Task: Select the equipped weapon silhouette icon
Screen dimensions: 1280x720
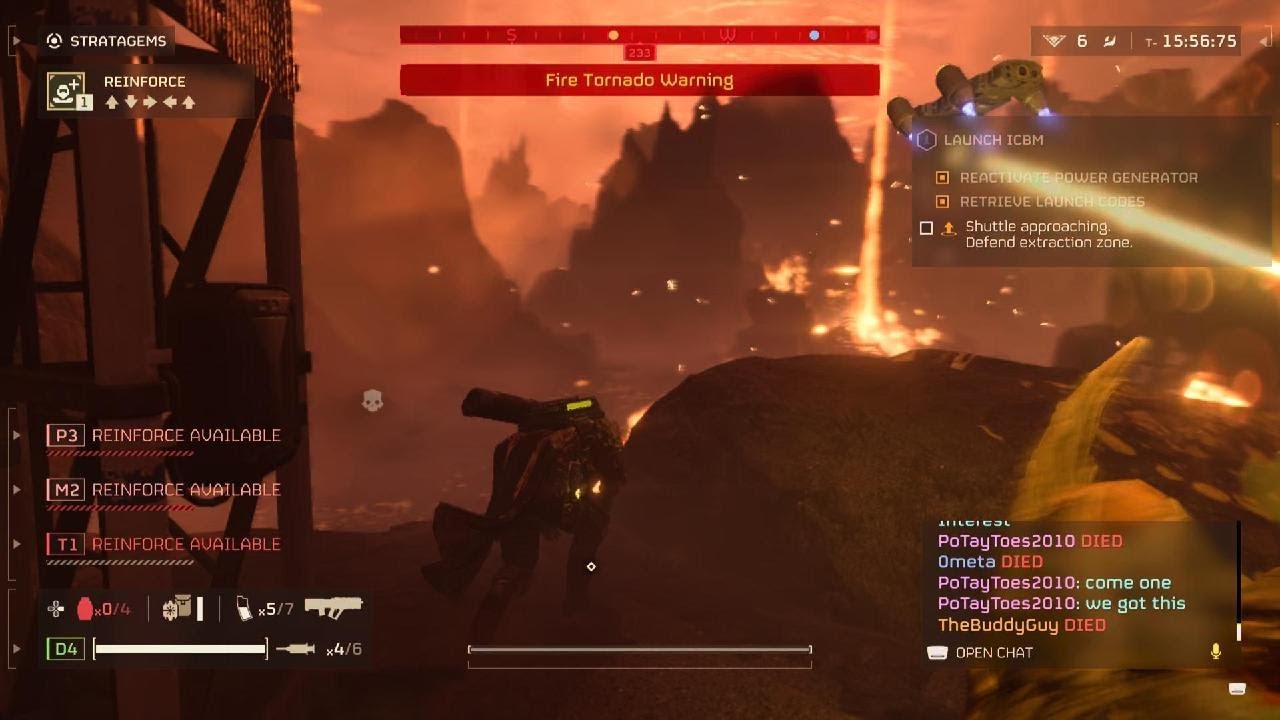Action: tap(333, 607)
